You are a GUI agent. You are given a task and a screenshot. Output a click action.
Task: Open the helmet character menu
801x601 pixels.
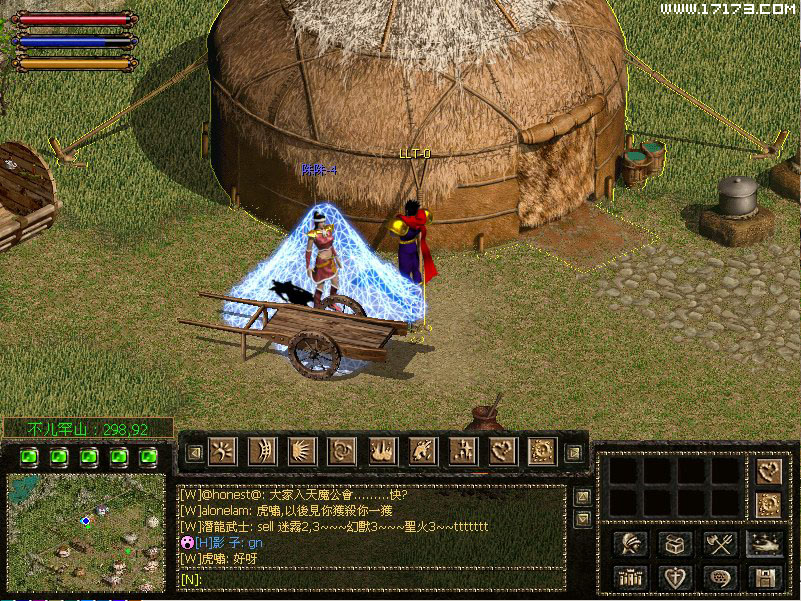coord(631,543)
